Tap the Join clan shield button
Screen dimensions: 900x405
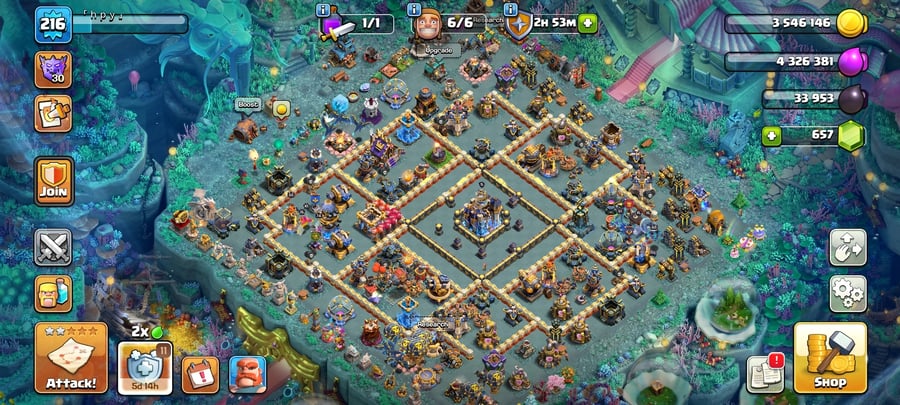pos(53,180)
